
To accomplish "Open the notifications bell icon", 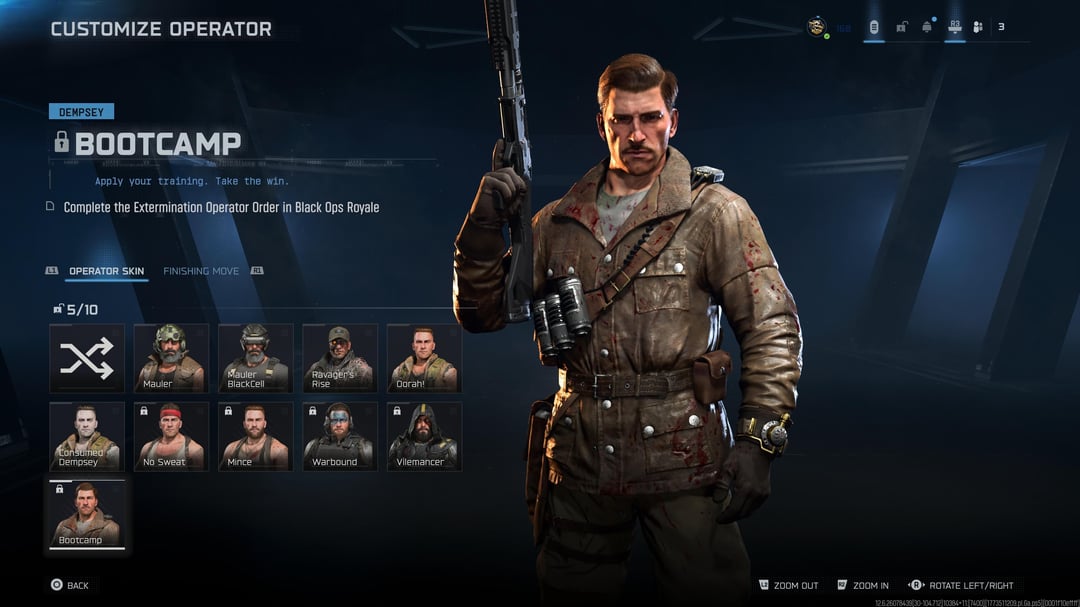I will [x=927, y=27].
